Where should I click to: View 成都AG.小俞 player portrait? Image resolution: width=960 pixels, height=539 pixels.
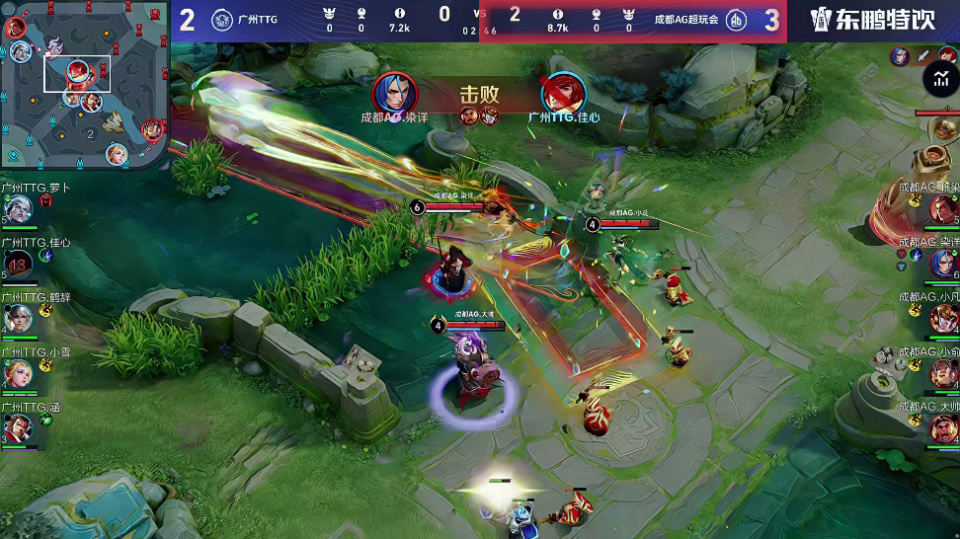[942, 373]
